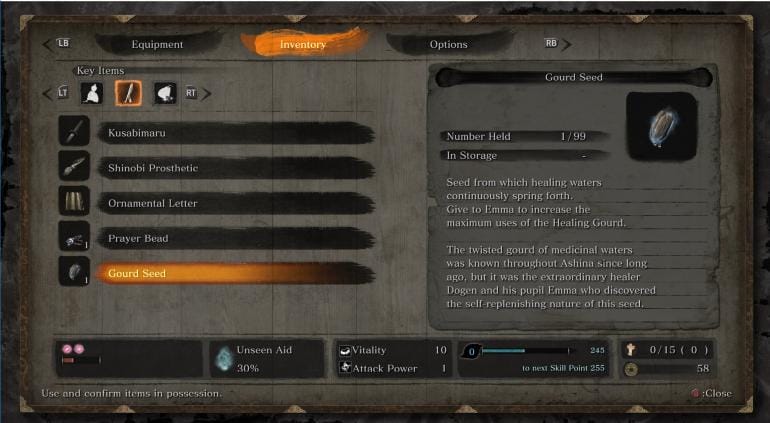The image size is (770, 423).
Task: Select the highlighted Key Items sword category
Action: click(128, 93)
